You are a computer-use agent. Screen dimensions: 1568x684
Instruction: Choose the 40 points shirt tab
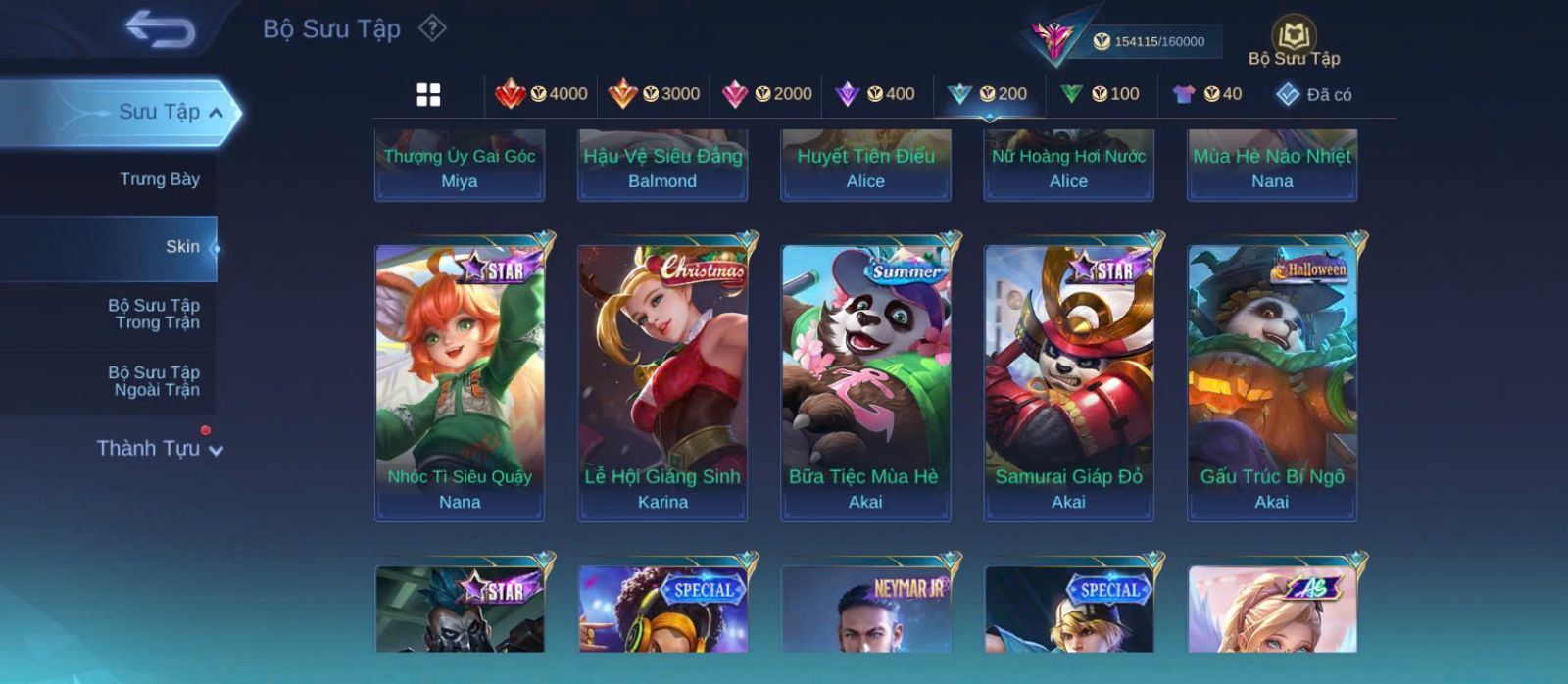pyautogui.click(x=1207, y=94)
